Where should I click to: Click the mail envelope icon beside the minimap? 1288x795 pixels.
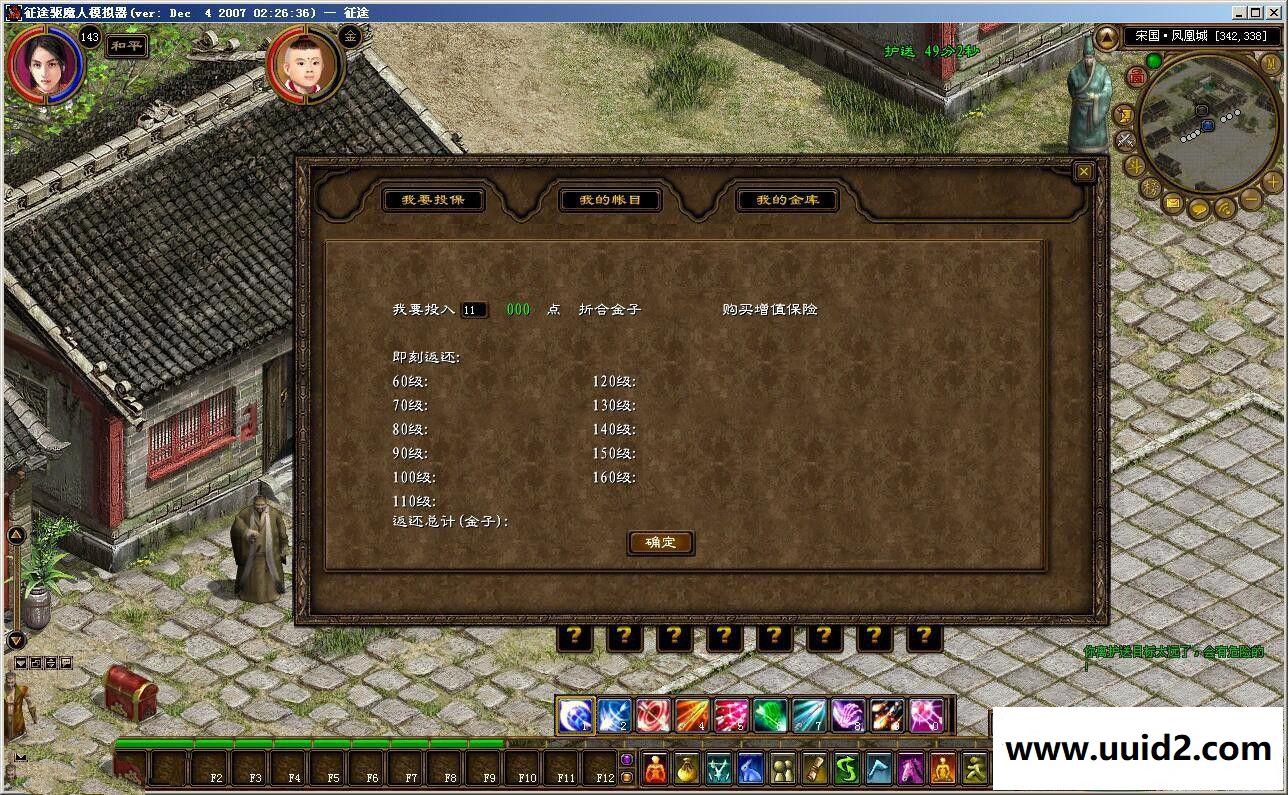click(x=1172, y=203)
